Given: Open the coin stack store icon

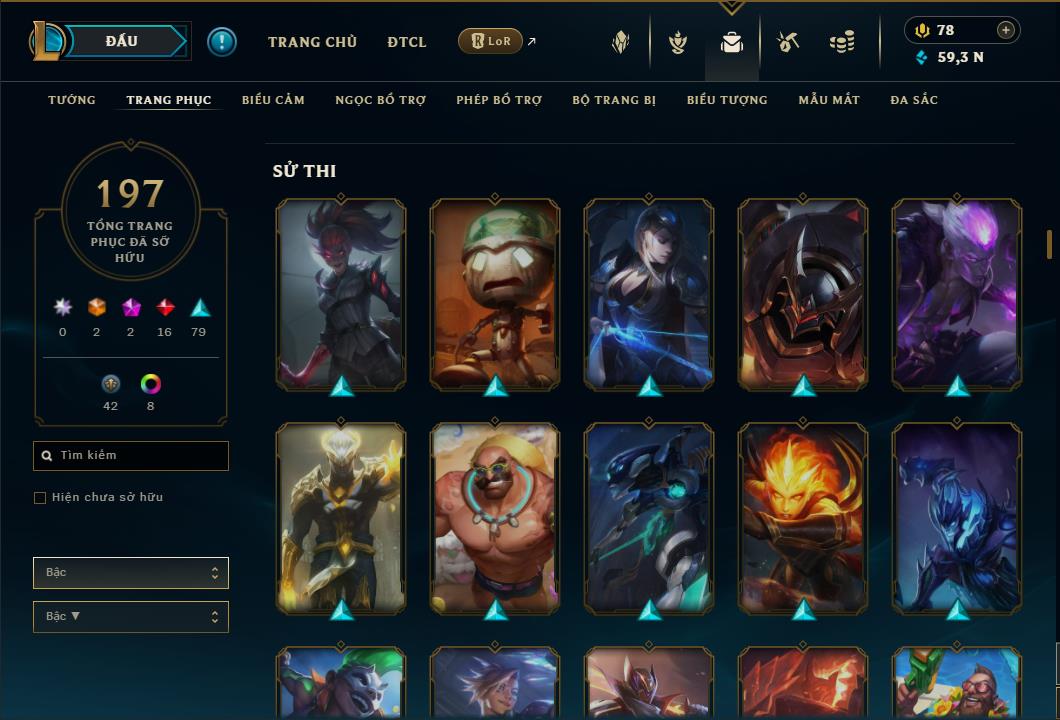Looking at the screenshot, I should coord(842,43).
